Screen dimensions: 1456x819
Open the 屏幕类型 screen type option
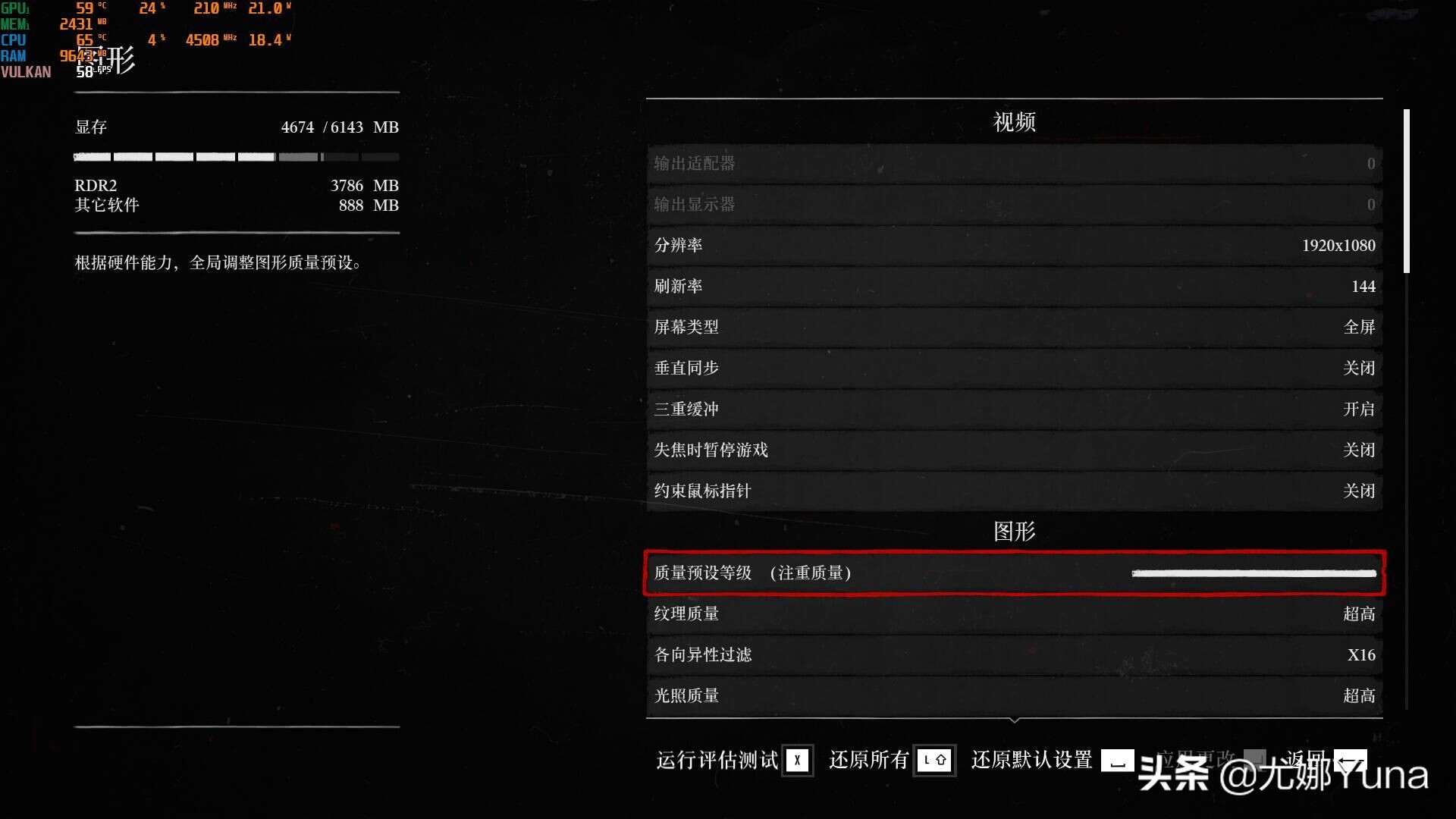coord(1014,327)
